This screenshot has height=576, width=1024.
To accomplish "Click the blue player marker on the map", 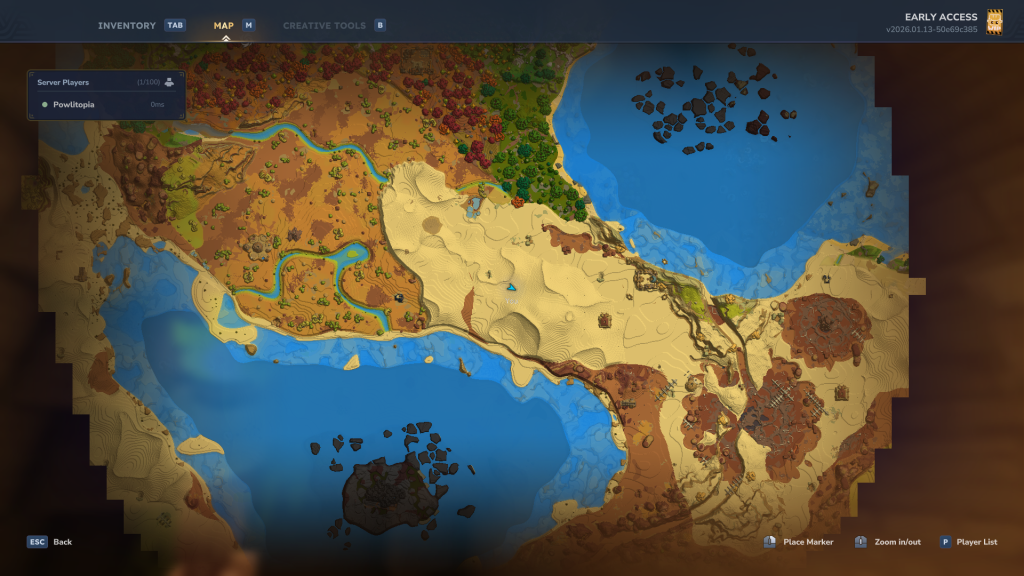I will 511,287.
